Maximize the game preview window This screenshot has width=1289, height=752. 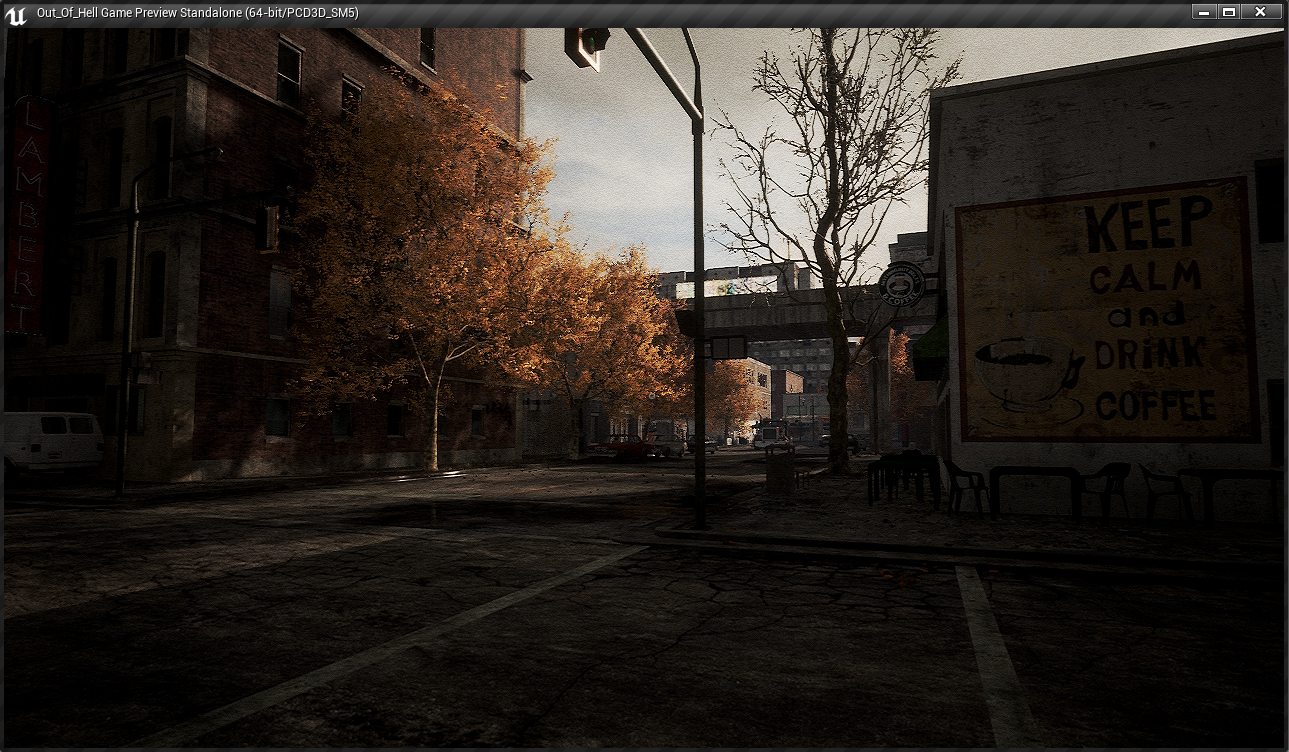click(1229, 12)
